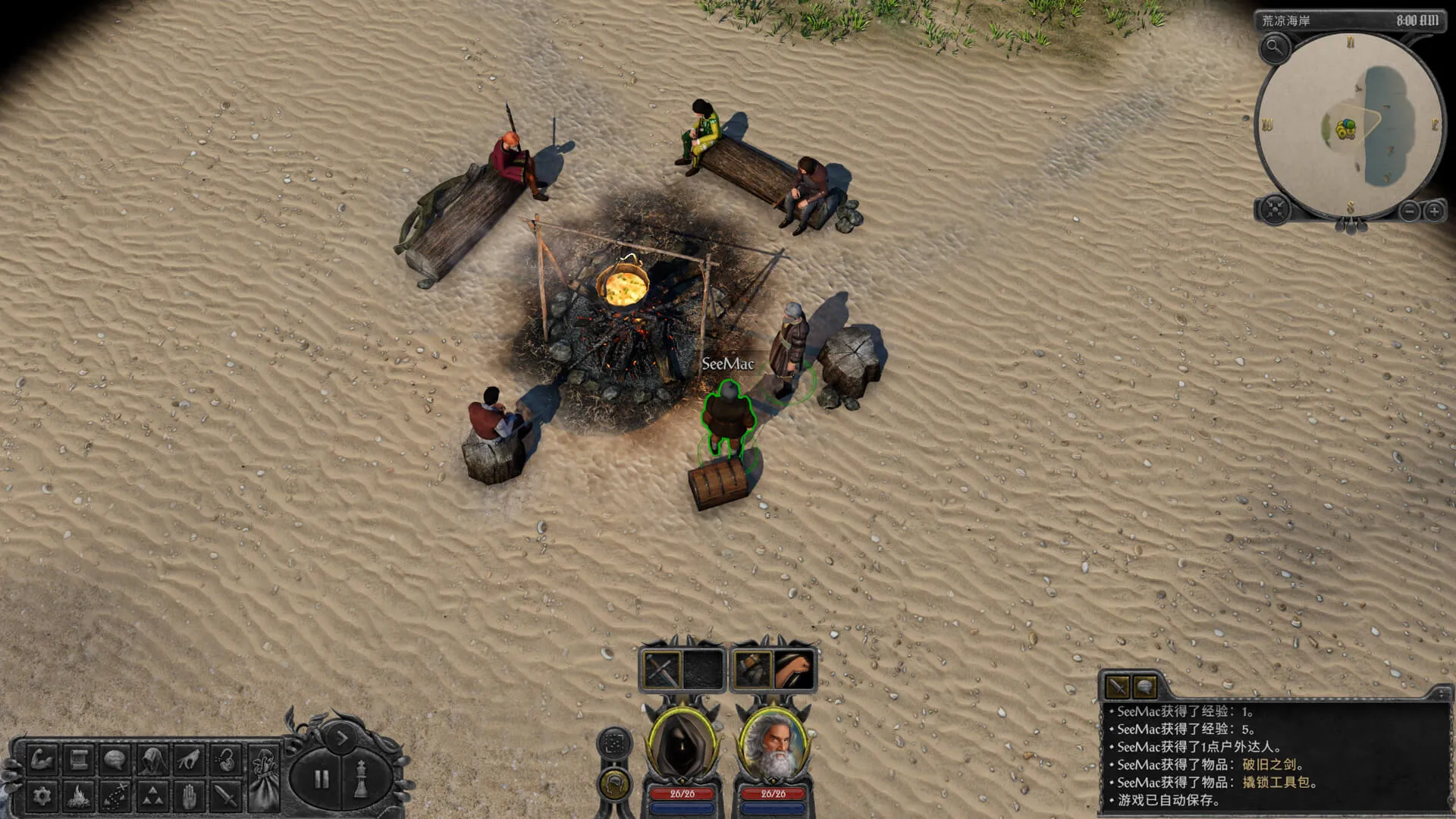The height and width of the screenshot is (819, 1456).
Task: Select the sword weapon slot
Action: click(x=661, y=670)
